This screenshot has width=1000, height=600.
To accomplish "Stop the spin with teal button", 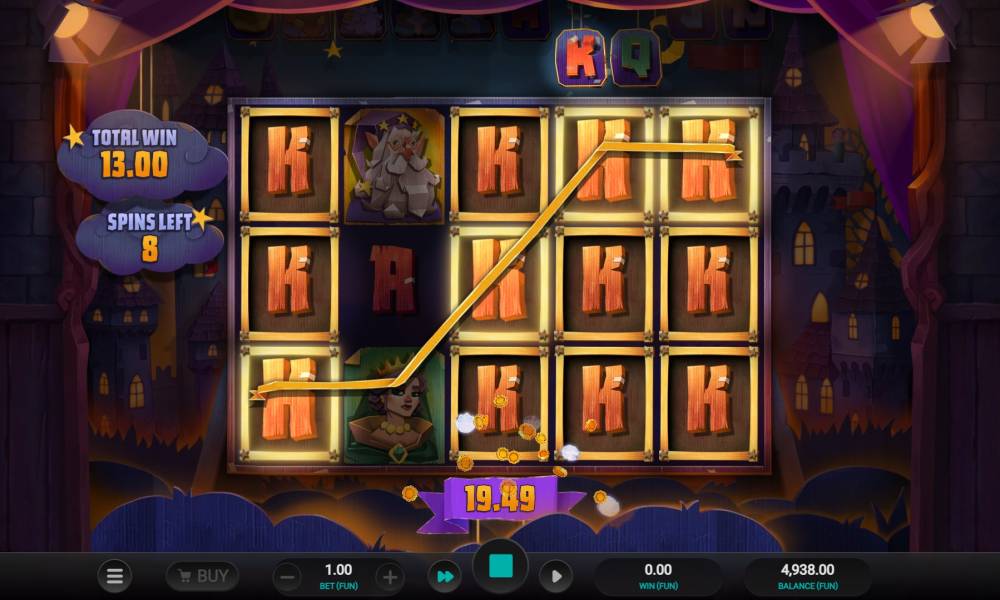I will [500, 568].
